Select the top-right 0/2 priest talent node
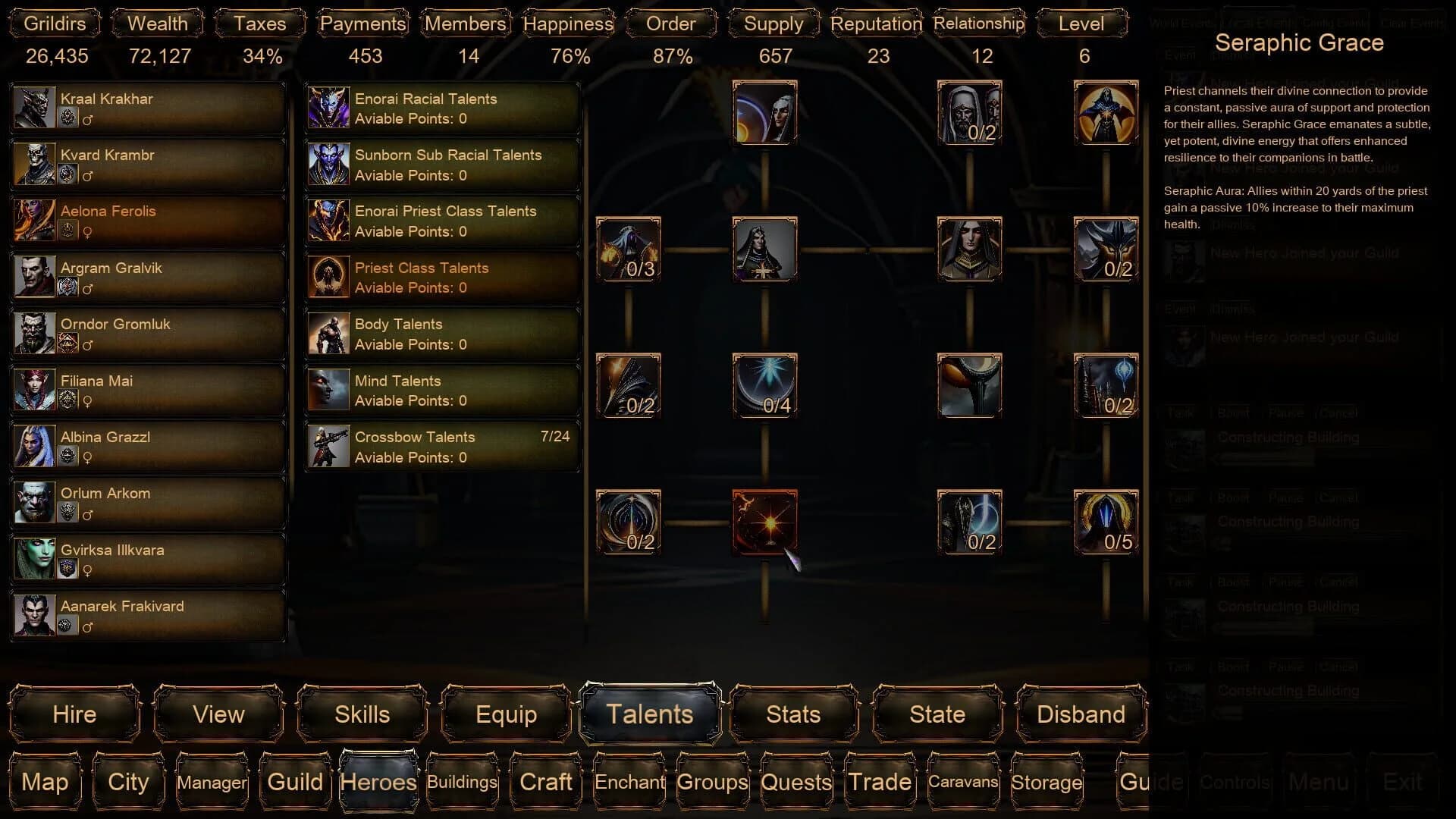This screenshot has width=1456, height=819. (x=969, y=114)
